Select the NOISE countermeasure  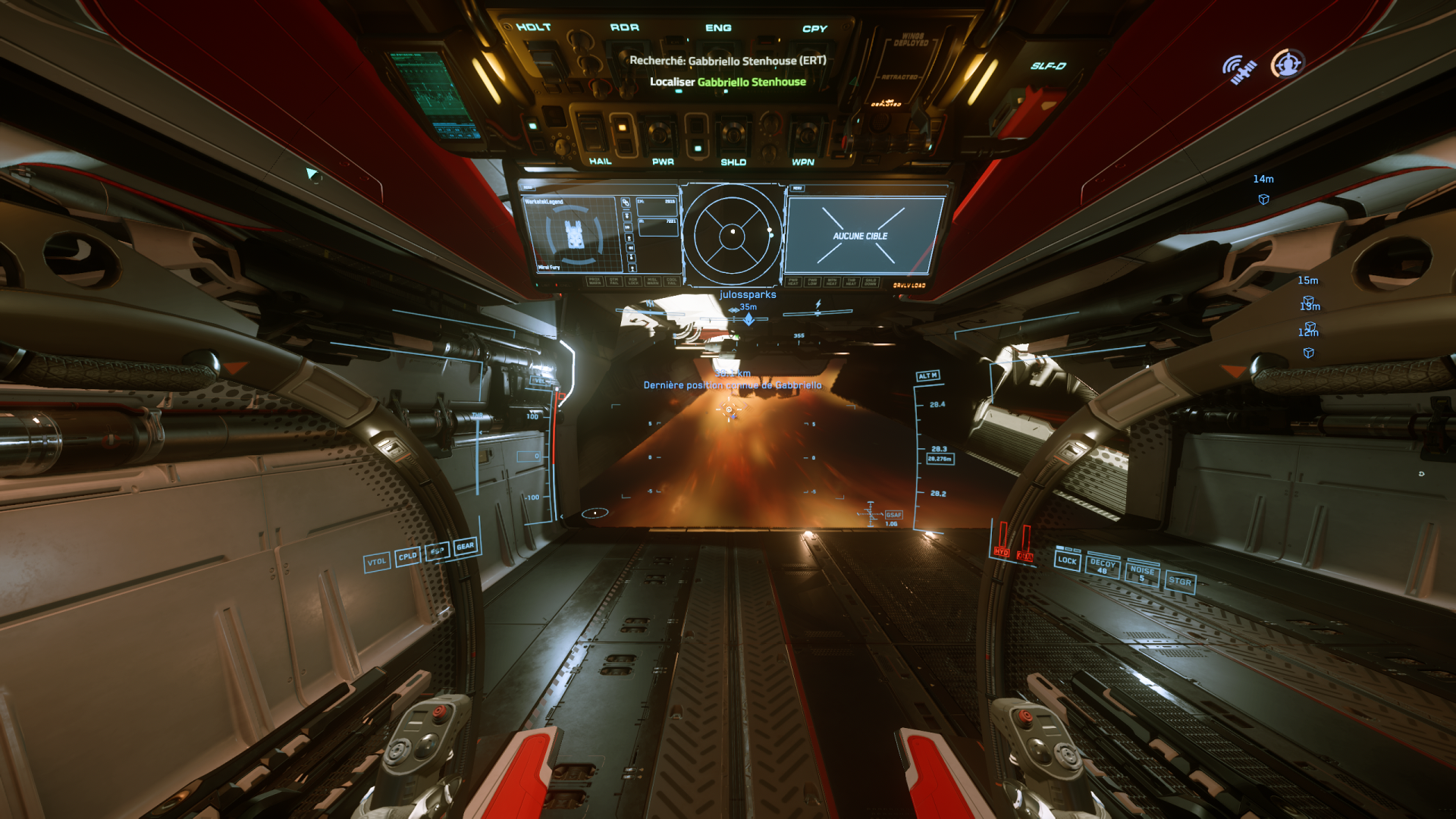click(1142, 573)
